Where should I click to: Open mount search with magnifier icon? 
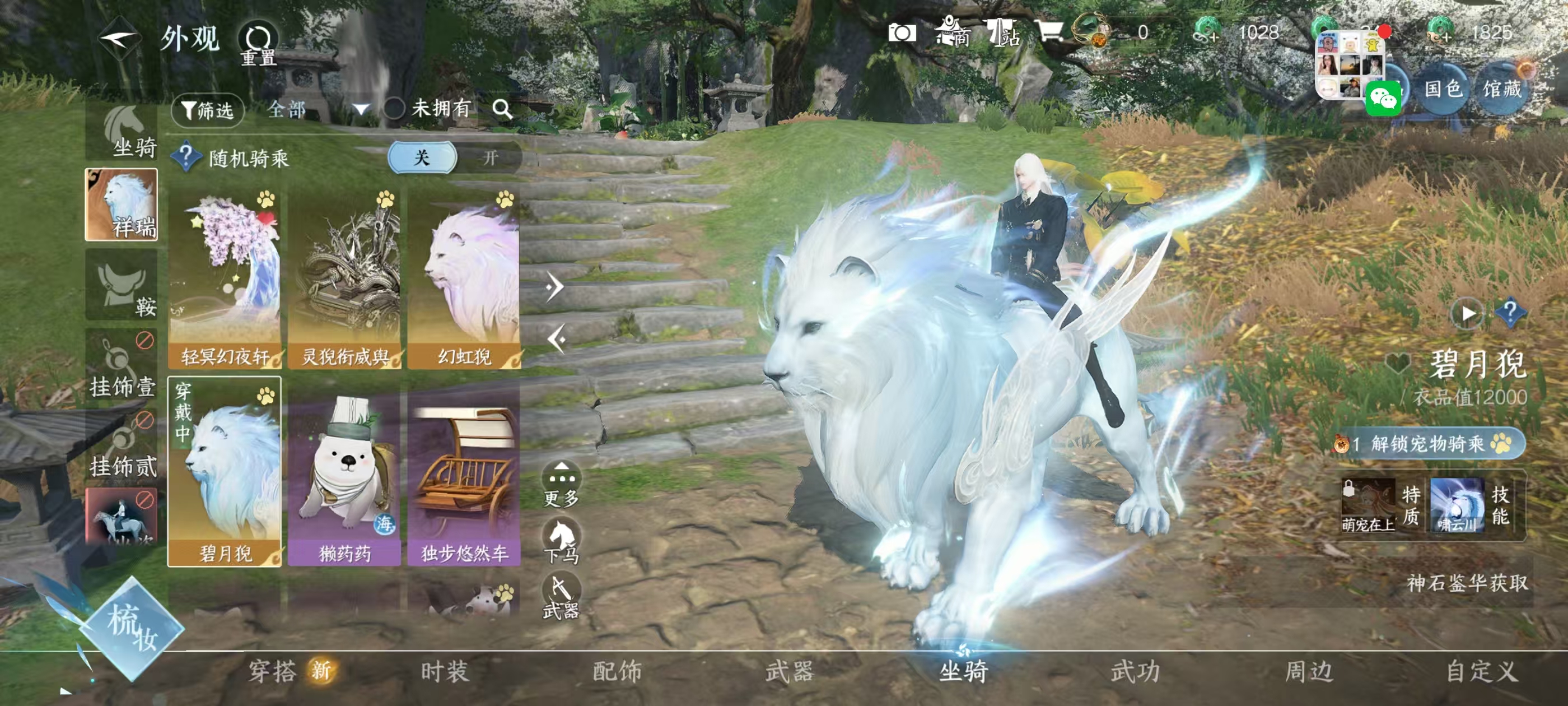coord(502,109)
